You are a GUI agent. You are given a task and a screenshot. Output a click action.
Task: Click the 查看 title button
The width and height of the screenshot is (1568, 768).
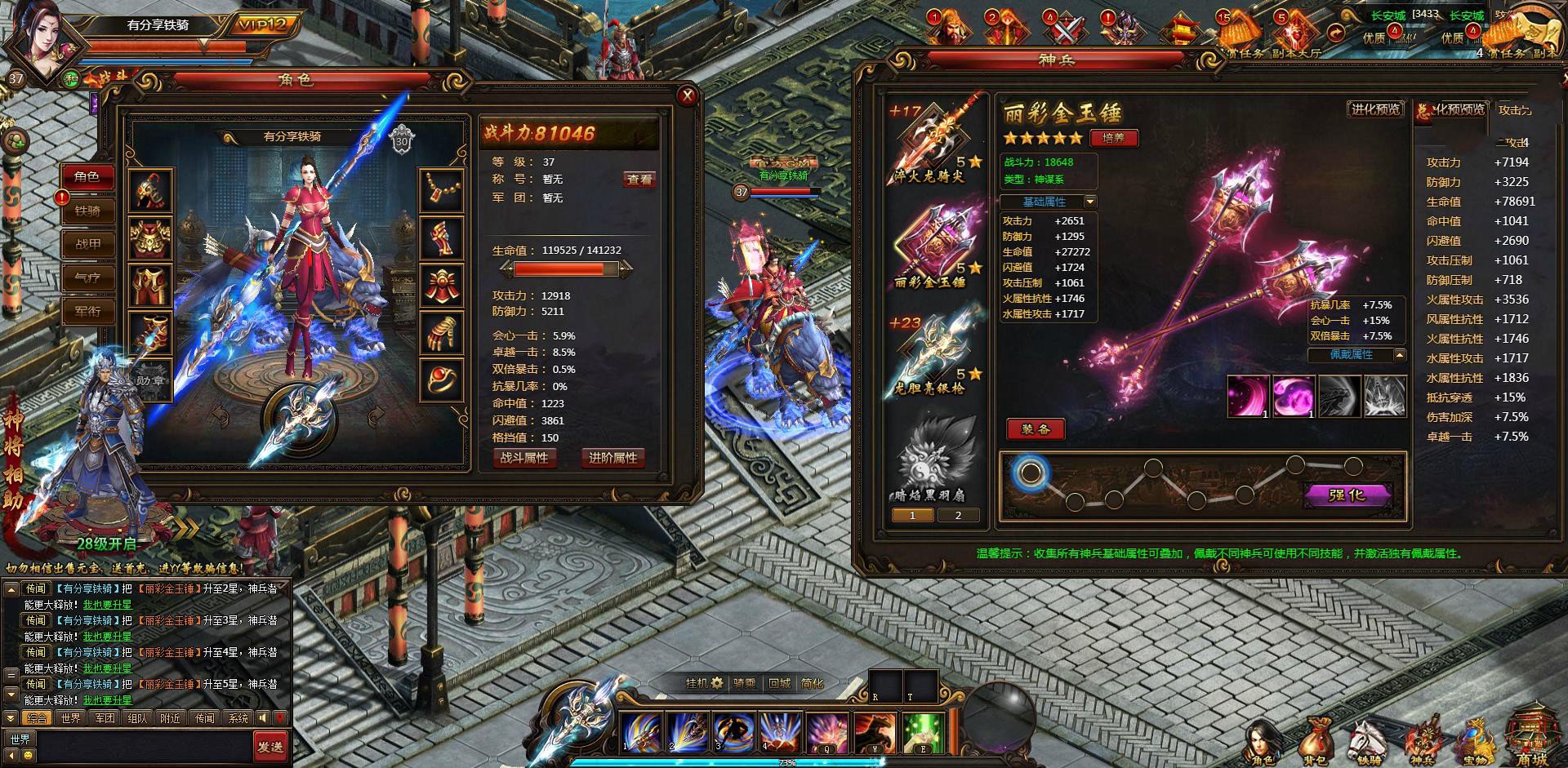pyautogui.click(x=639, y=180)
